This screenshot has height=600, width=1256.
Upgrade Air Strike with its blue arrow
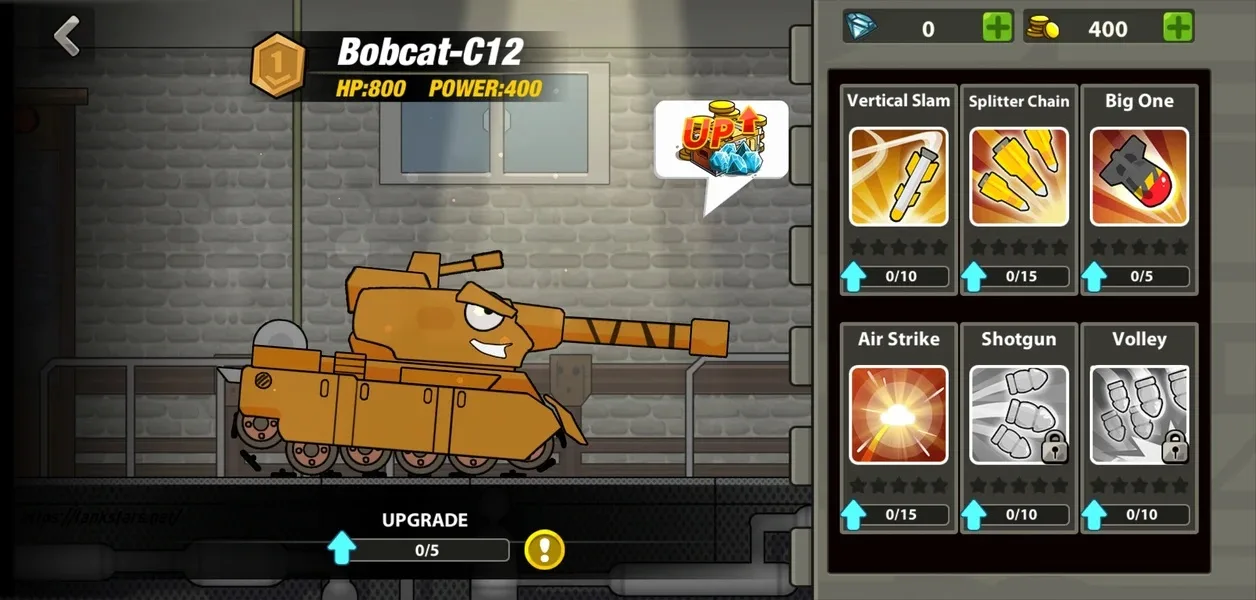pos(853,514)
